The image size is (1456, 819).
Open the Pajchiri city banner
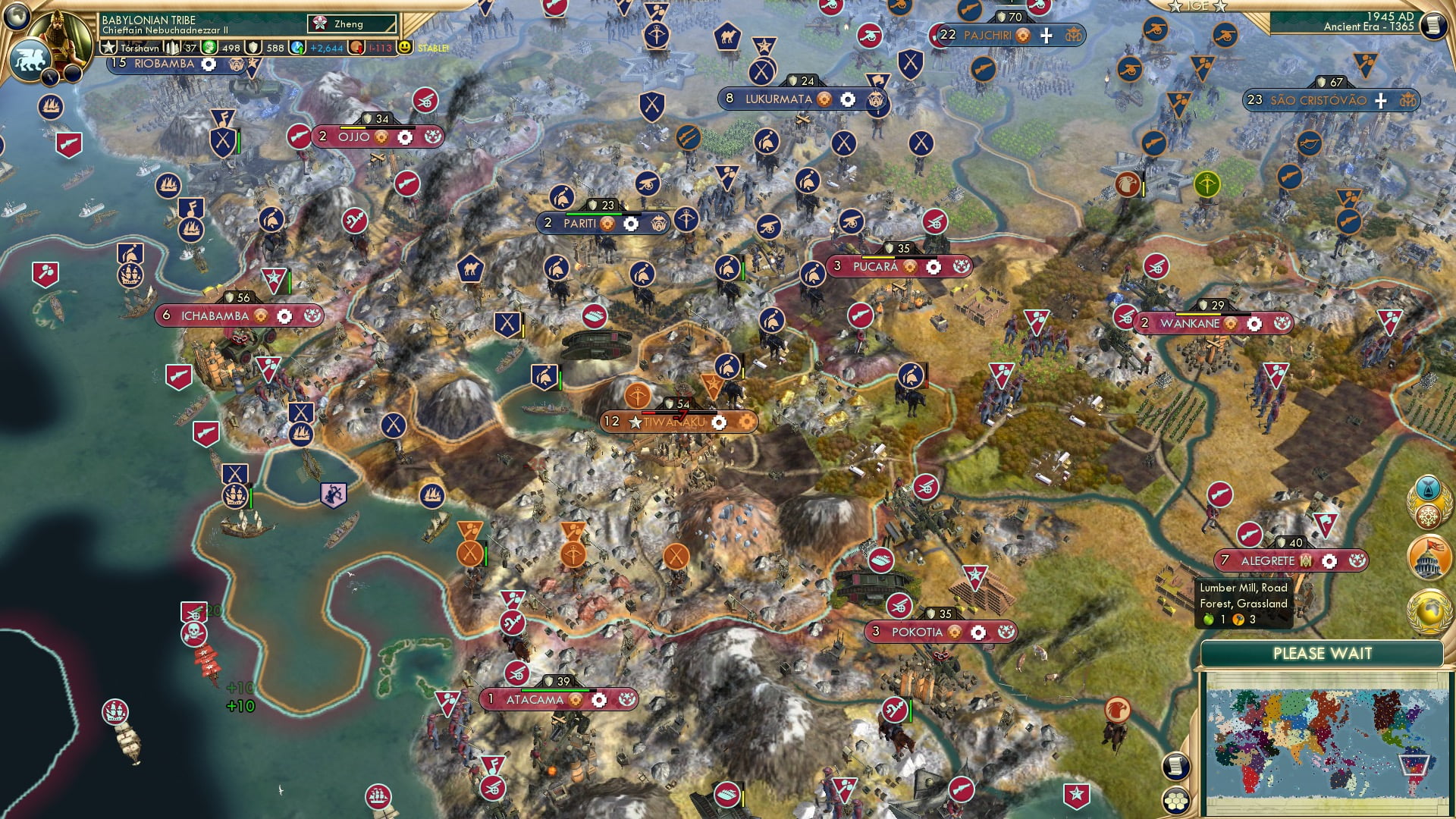click(x=987, y=36)
